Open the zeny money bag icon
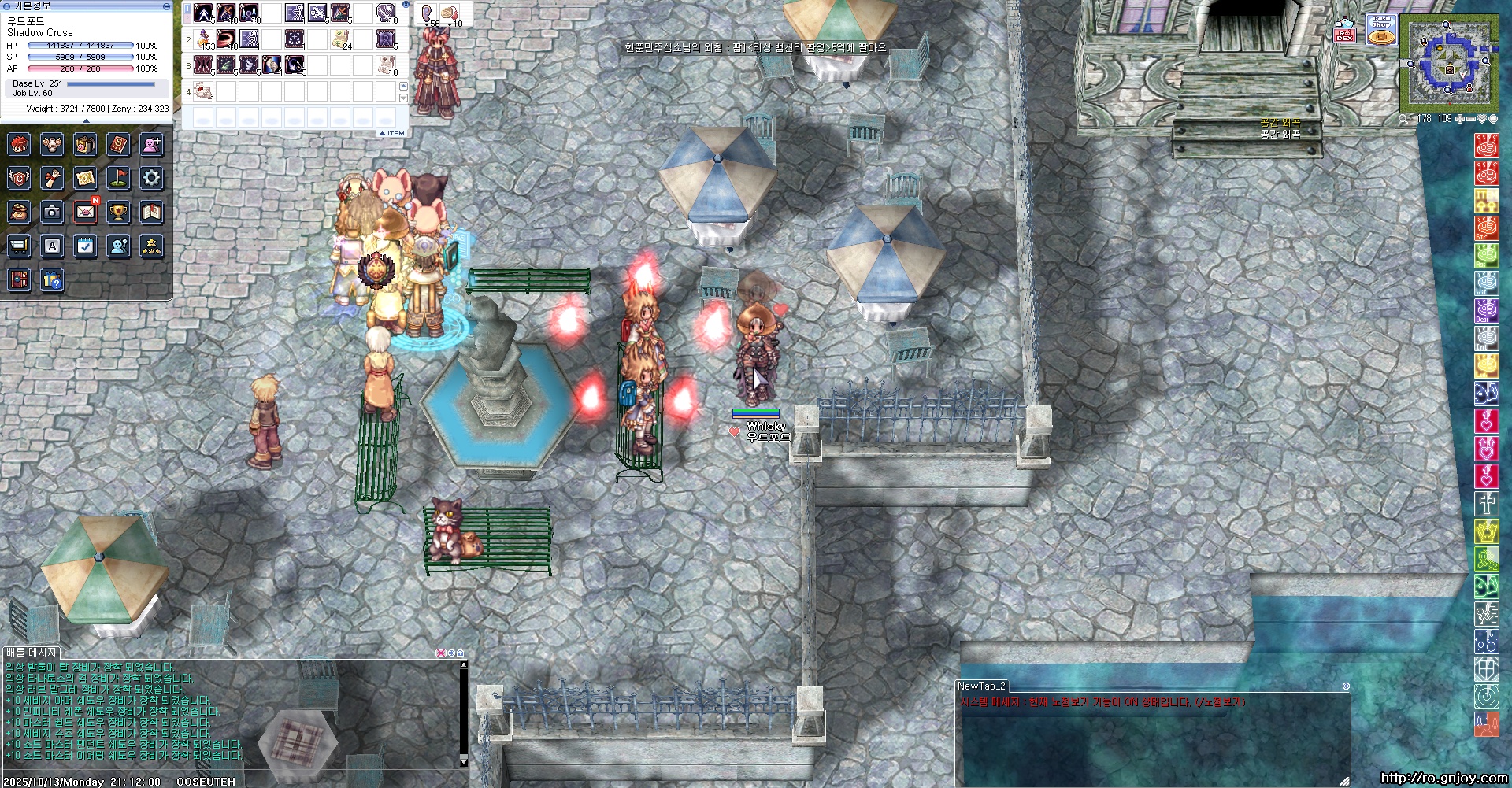Viewport: 1512px width, 788px height. (19, 212)
